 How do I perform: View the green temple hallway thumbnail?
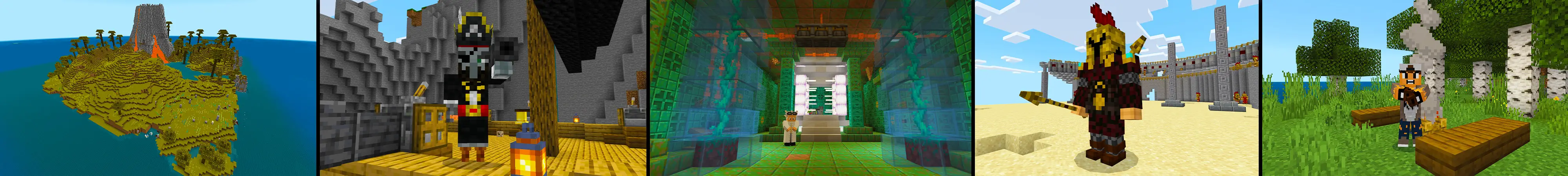(809, 88)
